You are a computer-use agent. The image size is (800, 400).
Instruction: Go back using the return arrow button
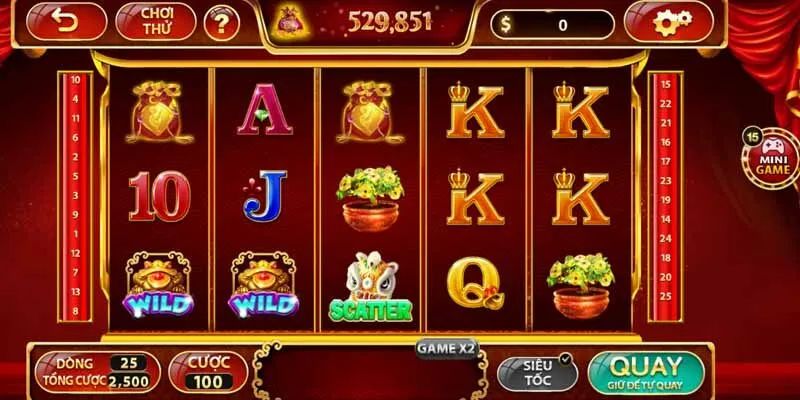[x=67, y=22]
